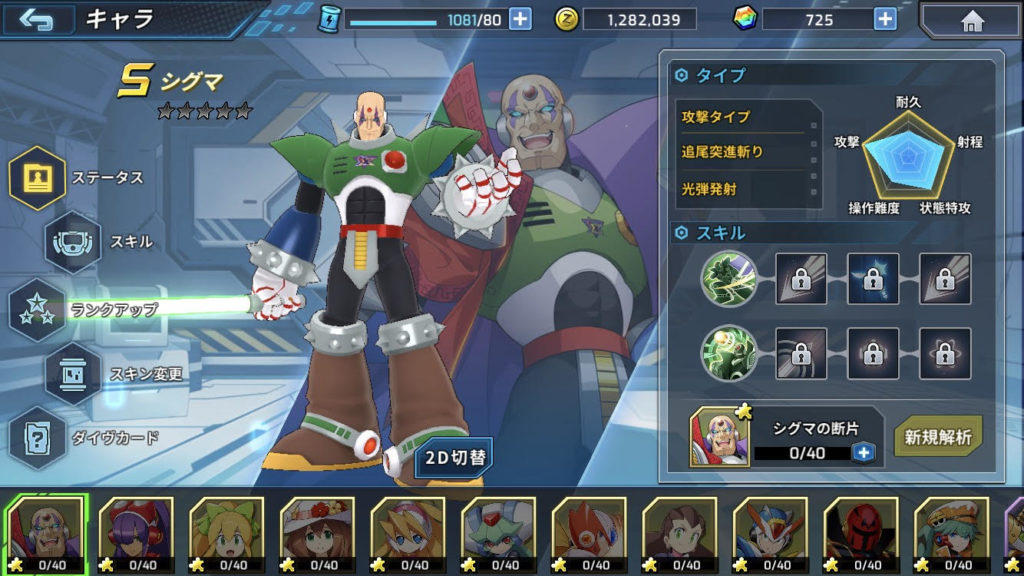This screenshot has width=1024, height=576.
Task: Open the ステータス status tab
Action: click(x=38, y=178)
